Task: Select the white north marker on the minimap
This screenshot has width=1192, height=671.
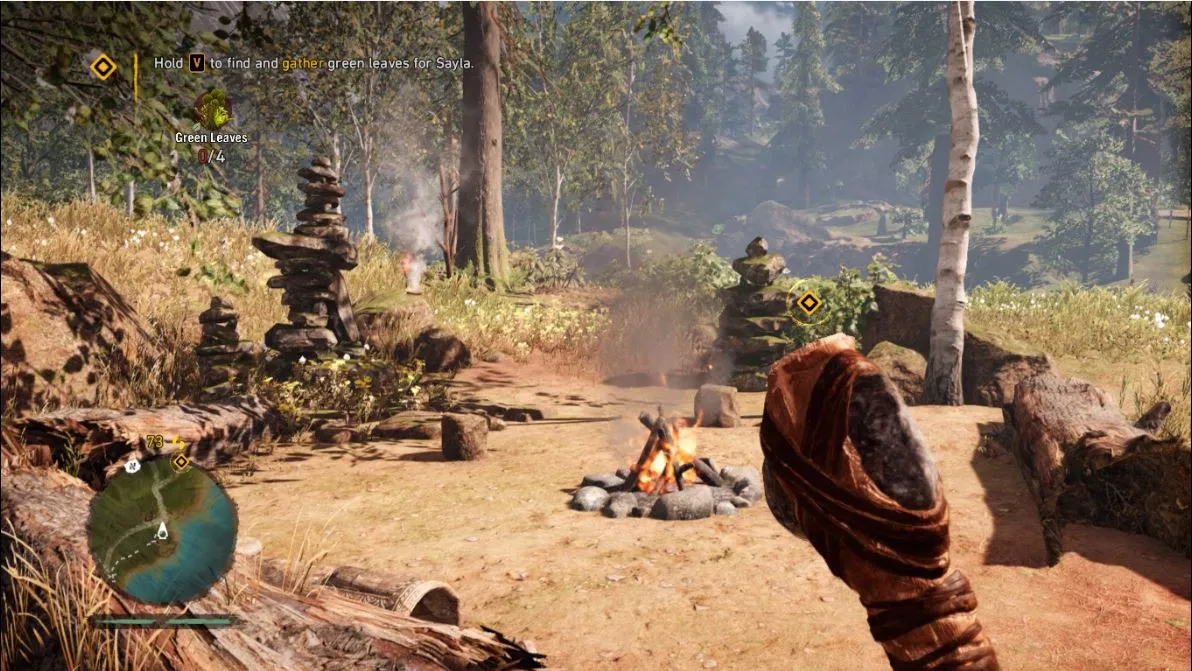Action: pyautogui.click(x=132, y=466)
